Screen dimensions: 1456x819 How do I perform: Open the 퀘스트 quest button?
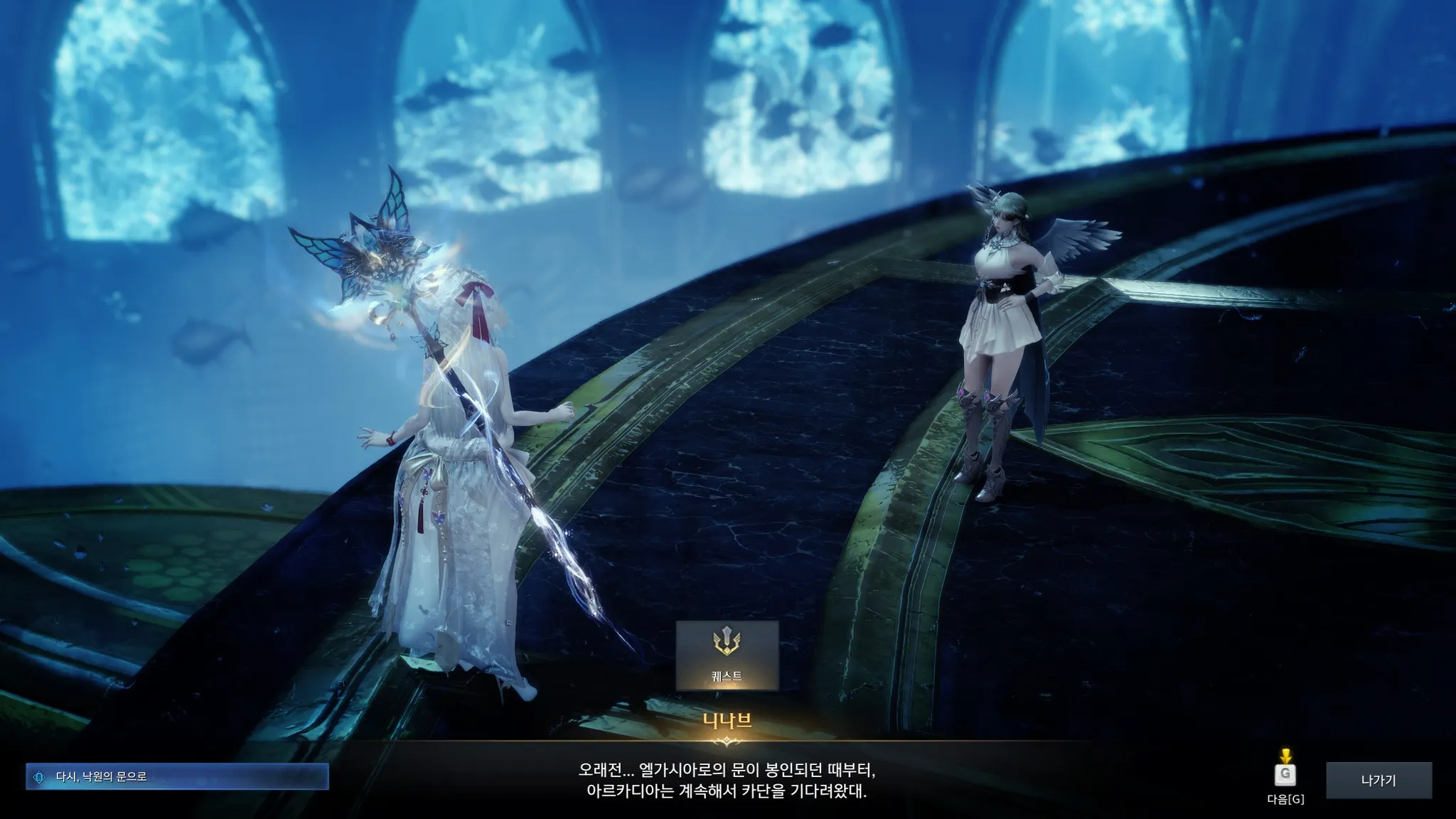tap(727, 654)
